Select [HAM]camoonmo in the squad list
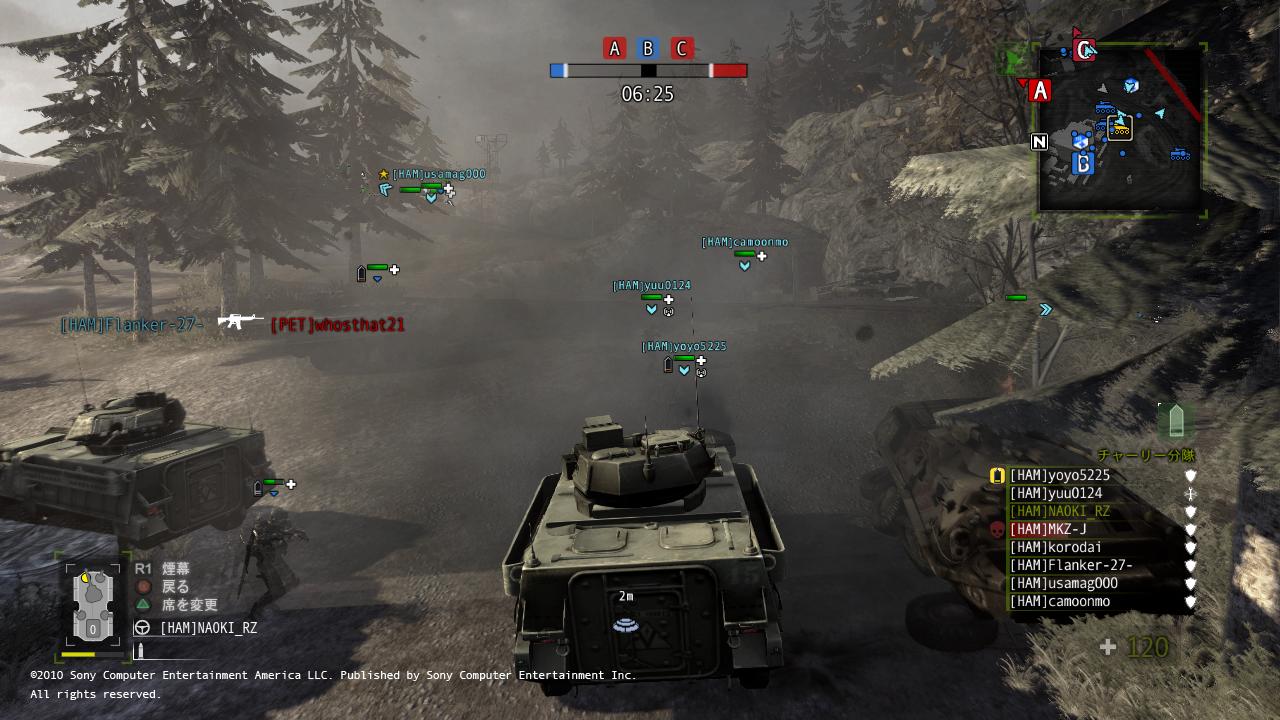 (x=1059, y=602)
